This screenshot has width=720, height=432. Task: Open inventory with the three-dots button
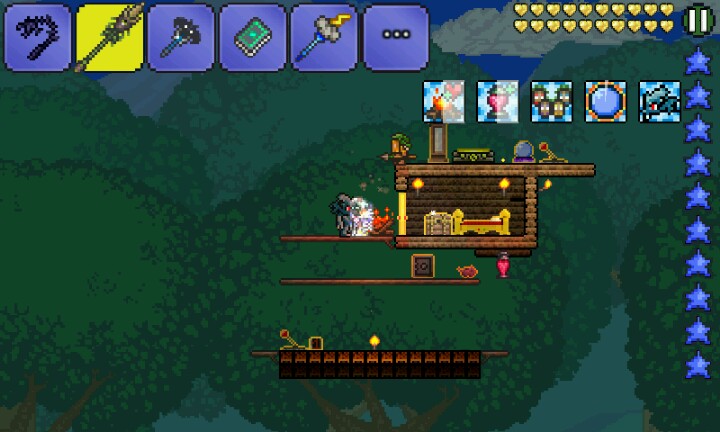tap(396, 37)
